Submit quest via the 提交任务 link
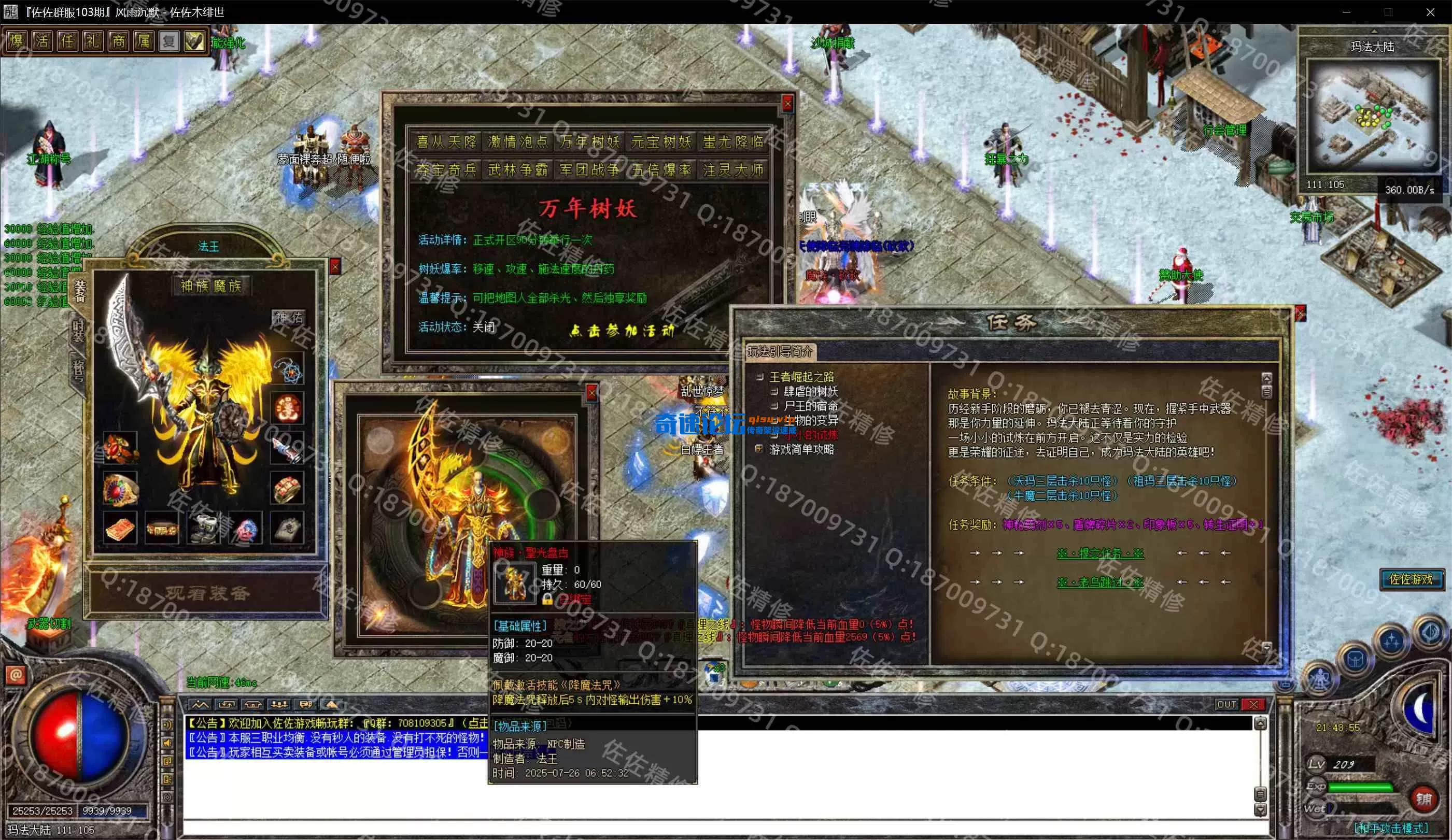 [x=1099, y=553]
